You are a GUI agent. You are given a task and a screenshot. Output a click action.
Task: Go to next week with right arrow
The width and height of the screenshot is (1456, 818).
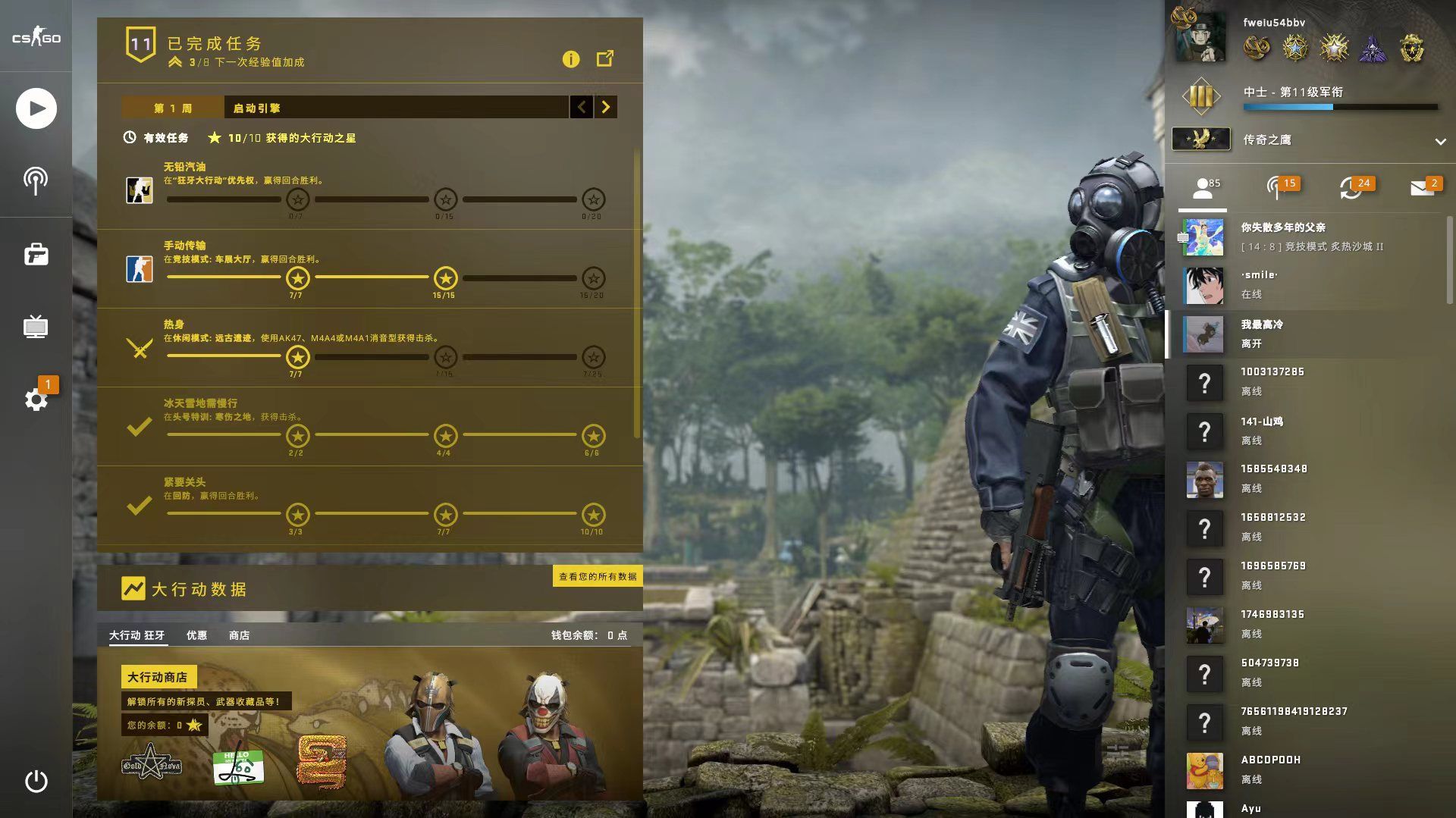click(x=605, y=108)
